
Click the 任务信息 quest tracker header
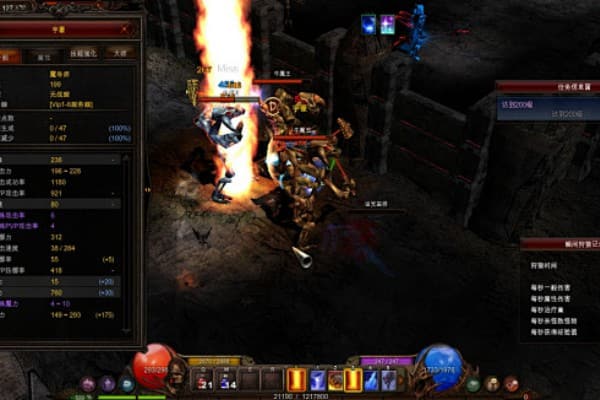[x=547, y=86]
